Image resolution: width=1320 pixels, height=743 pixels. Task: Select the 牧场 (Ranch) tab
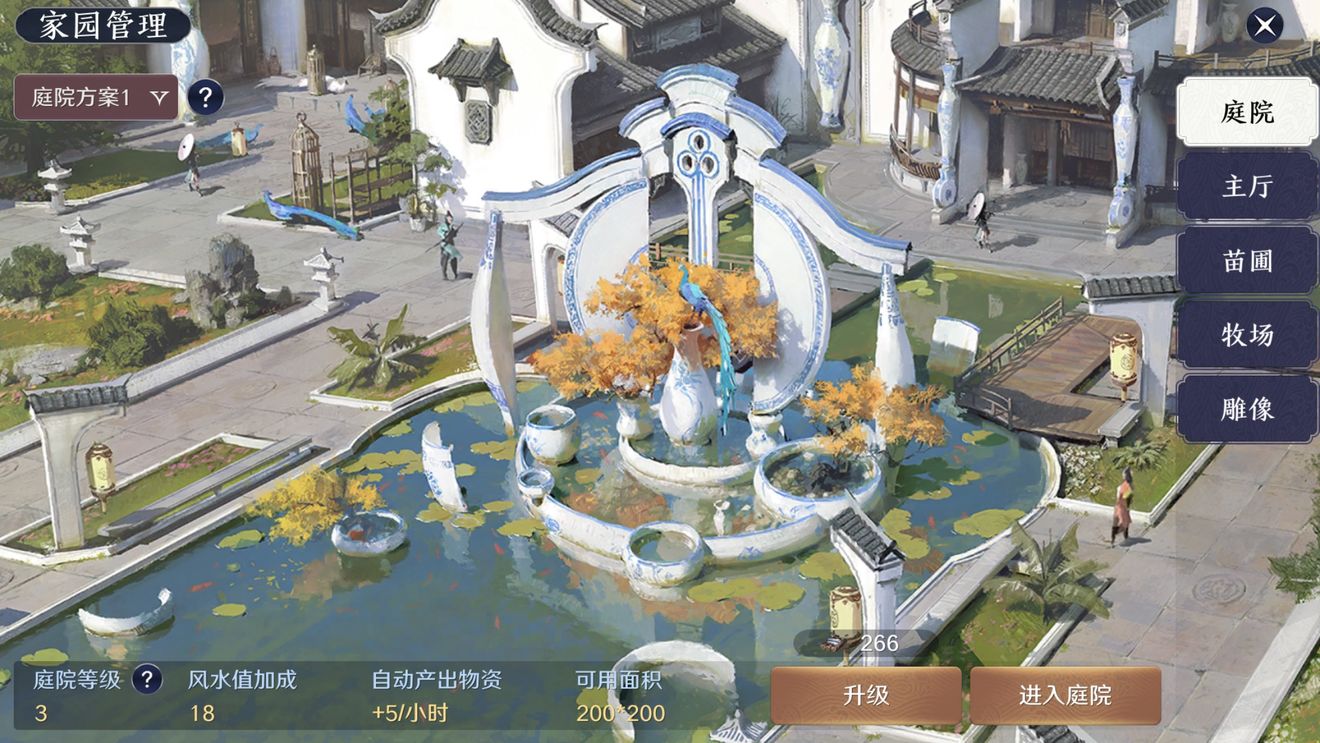coord(1248,336)
